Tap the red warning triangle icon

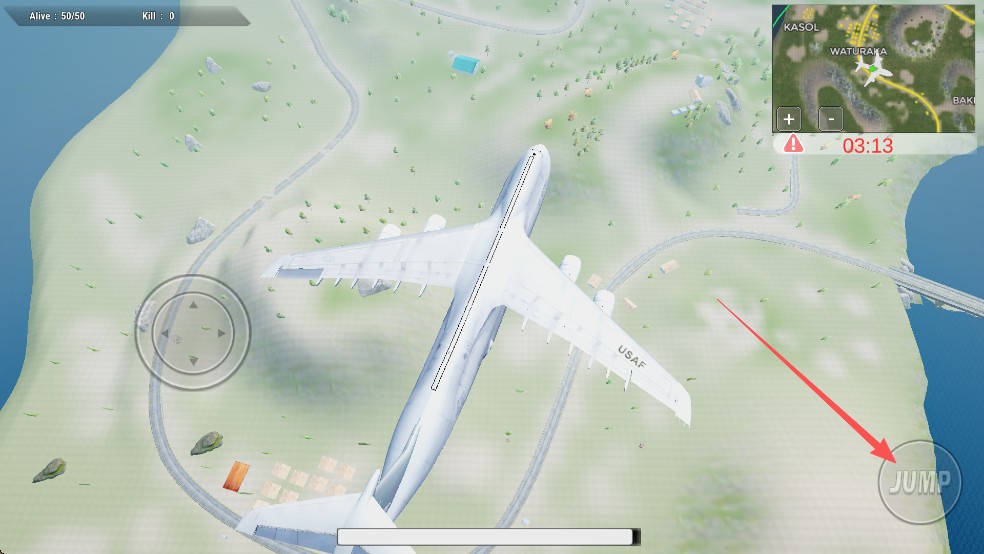[793, 144]
